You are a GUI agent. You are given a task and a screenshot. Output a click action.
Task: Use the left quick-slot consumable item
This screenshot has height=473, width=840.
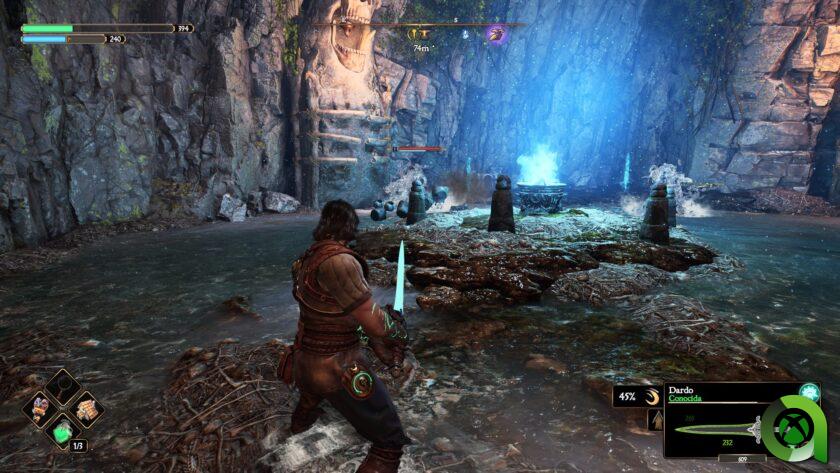point(40,408)
